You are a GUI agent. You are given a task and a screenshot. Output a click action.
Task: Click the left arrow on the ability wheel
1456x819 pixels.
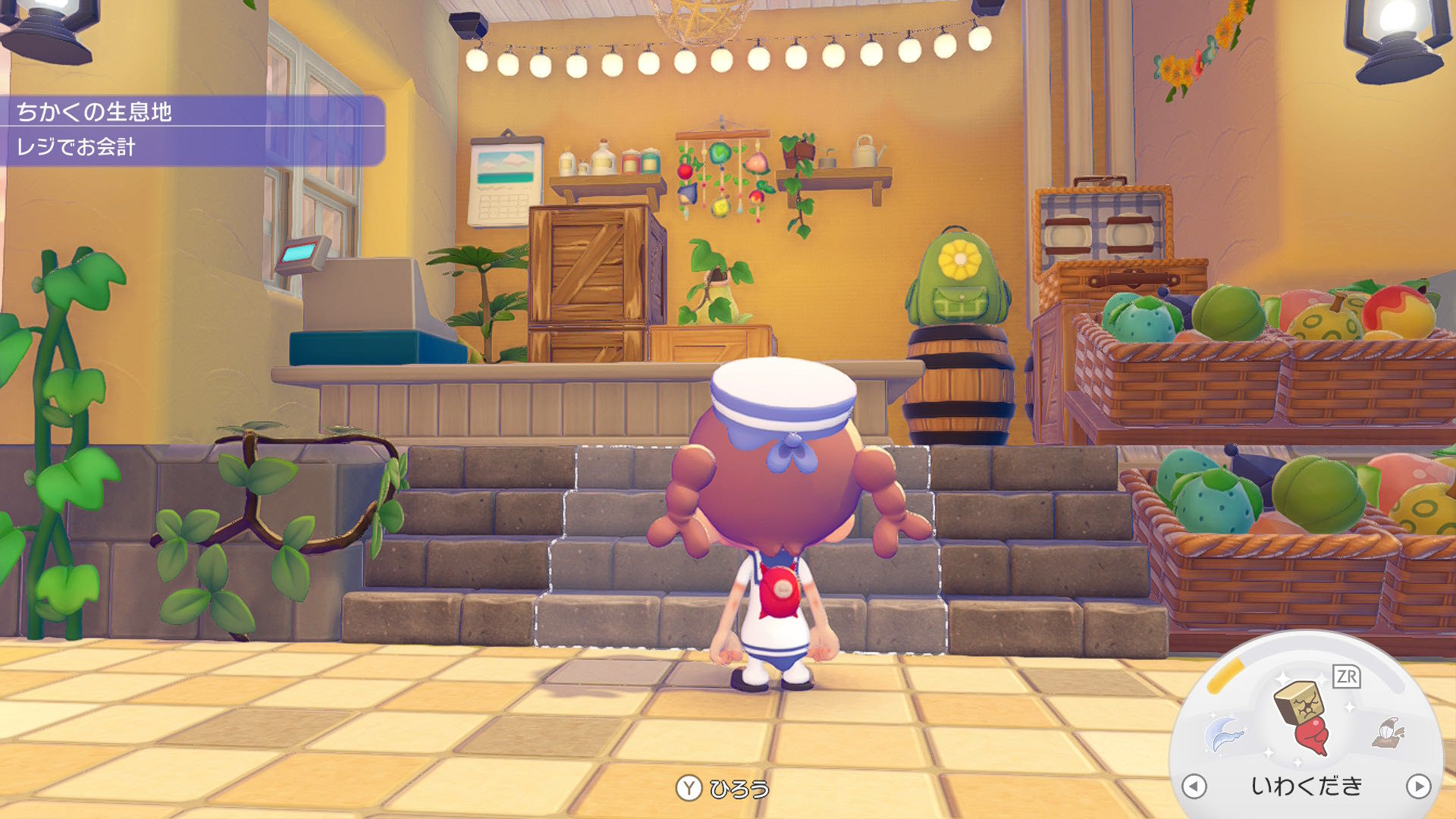coord(1194,786)
